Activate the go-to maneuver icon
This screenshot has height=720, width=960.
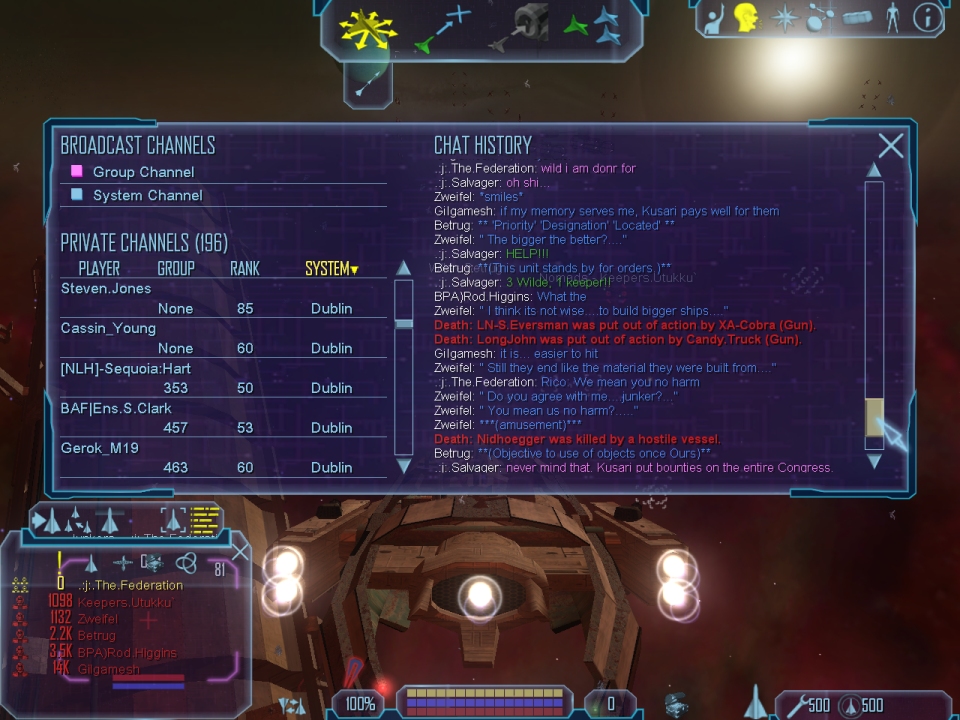tap(442, 28)
